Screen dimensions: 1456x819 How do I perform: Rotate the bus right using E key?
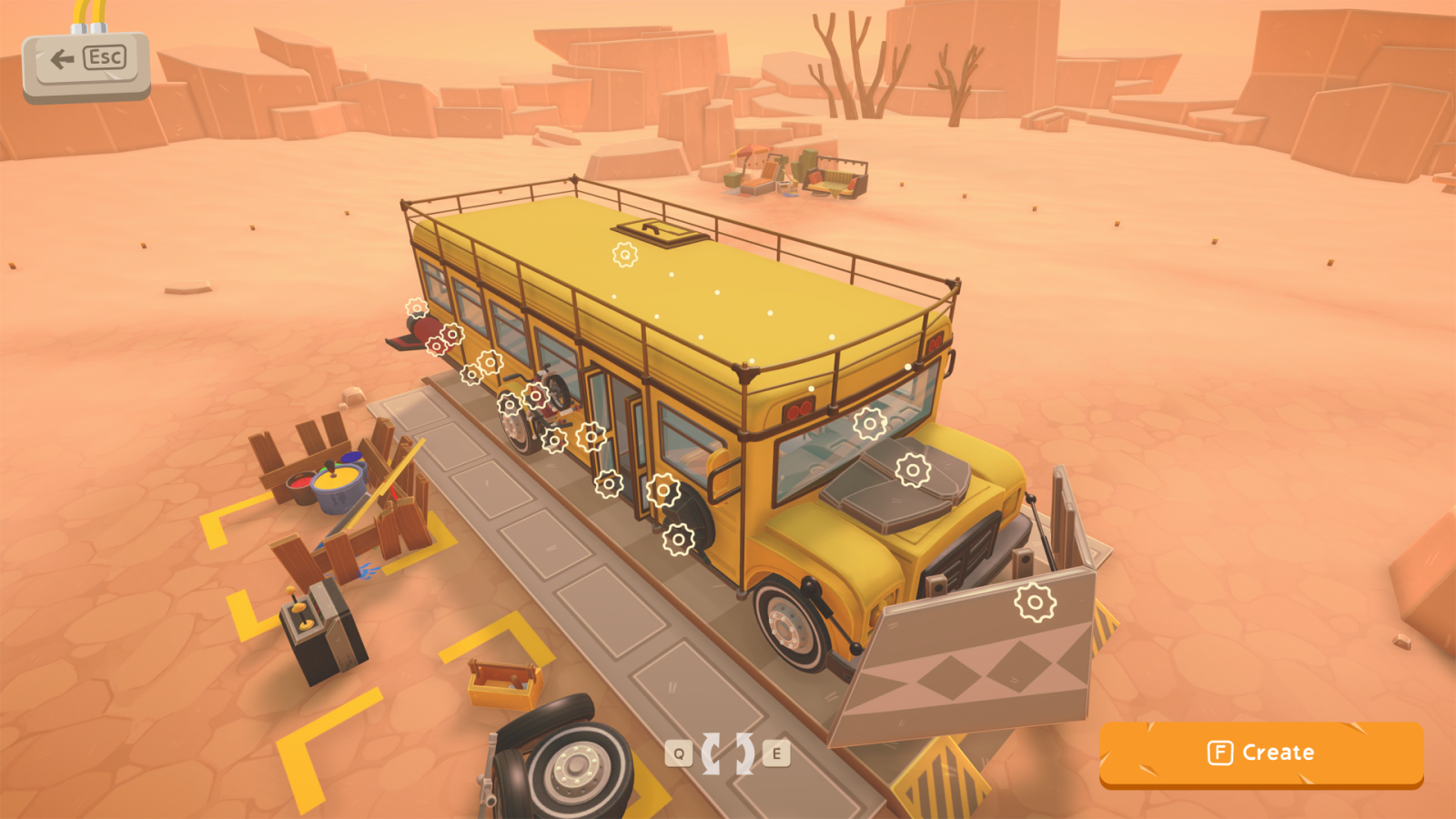[775, 754]
